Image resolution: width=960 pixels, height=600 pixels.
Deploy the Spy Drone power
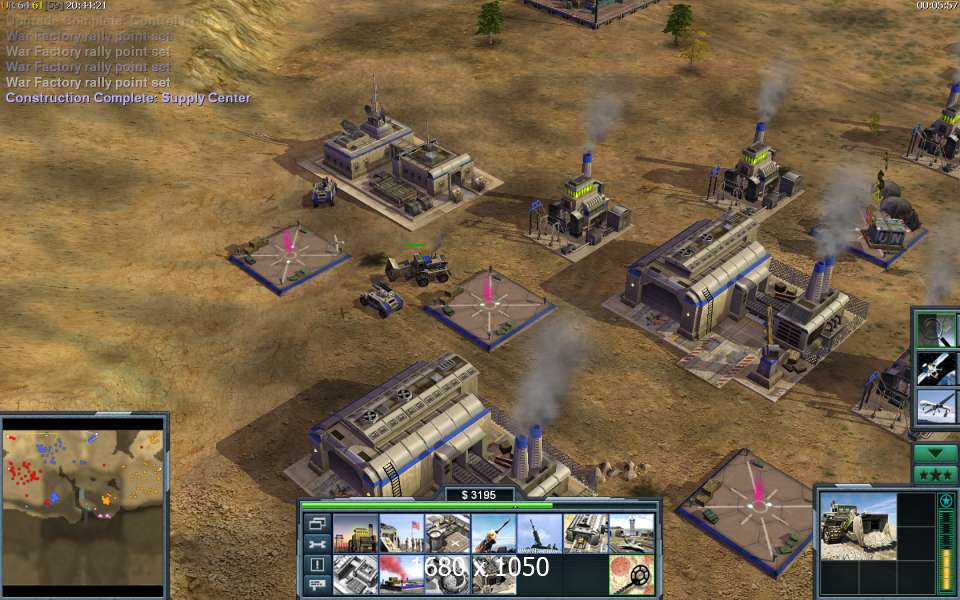(x=936, y=405)
